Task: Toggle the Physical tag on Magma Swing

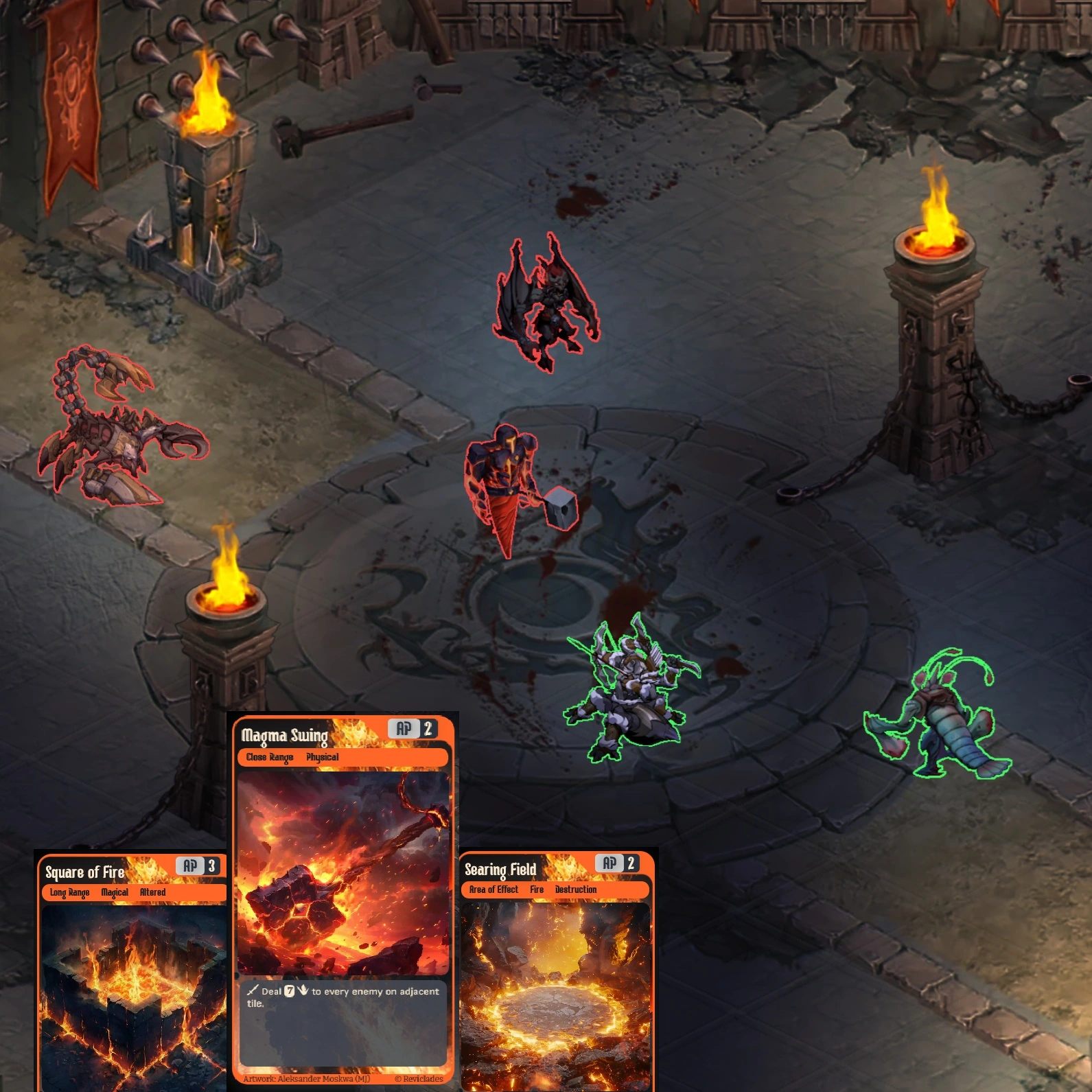Action: pos(323,757)
